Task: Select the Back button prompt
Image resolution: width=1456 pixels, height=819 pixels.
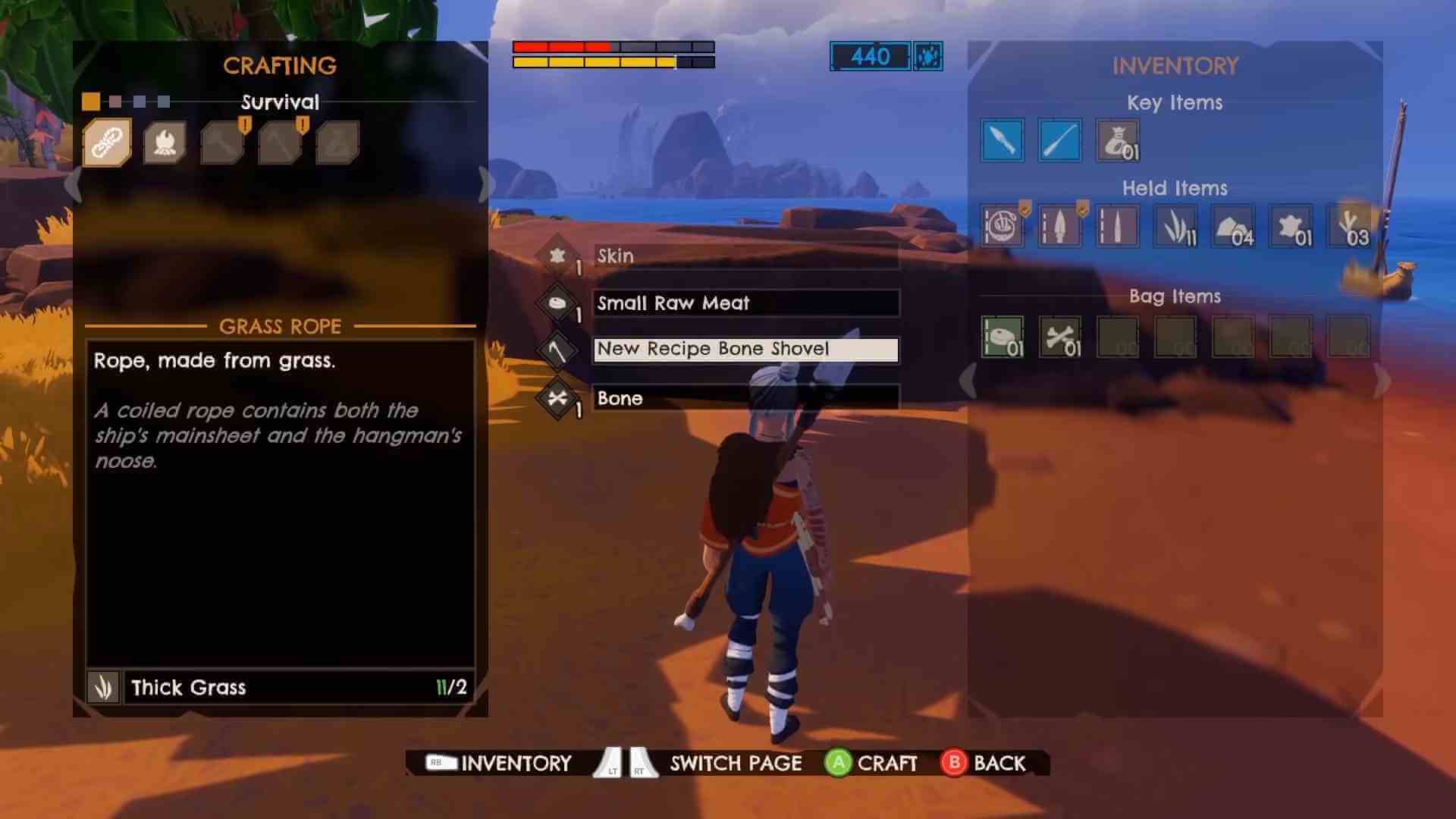Action: coord(987,763)
